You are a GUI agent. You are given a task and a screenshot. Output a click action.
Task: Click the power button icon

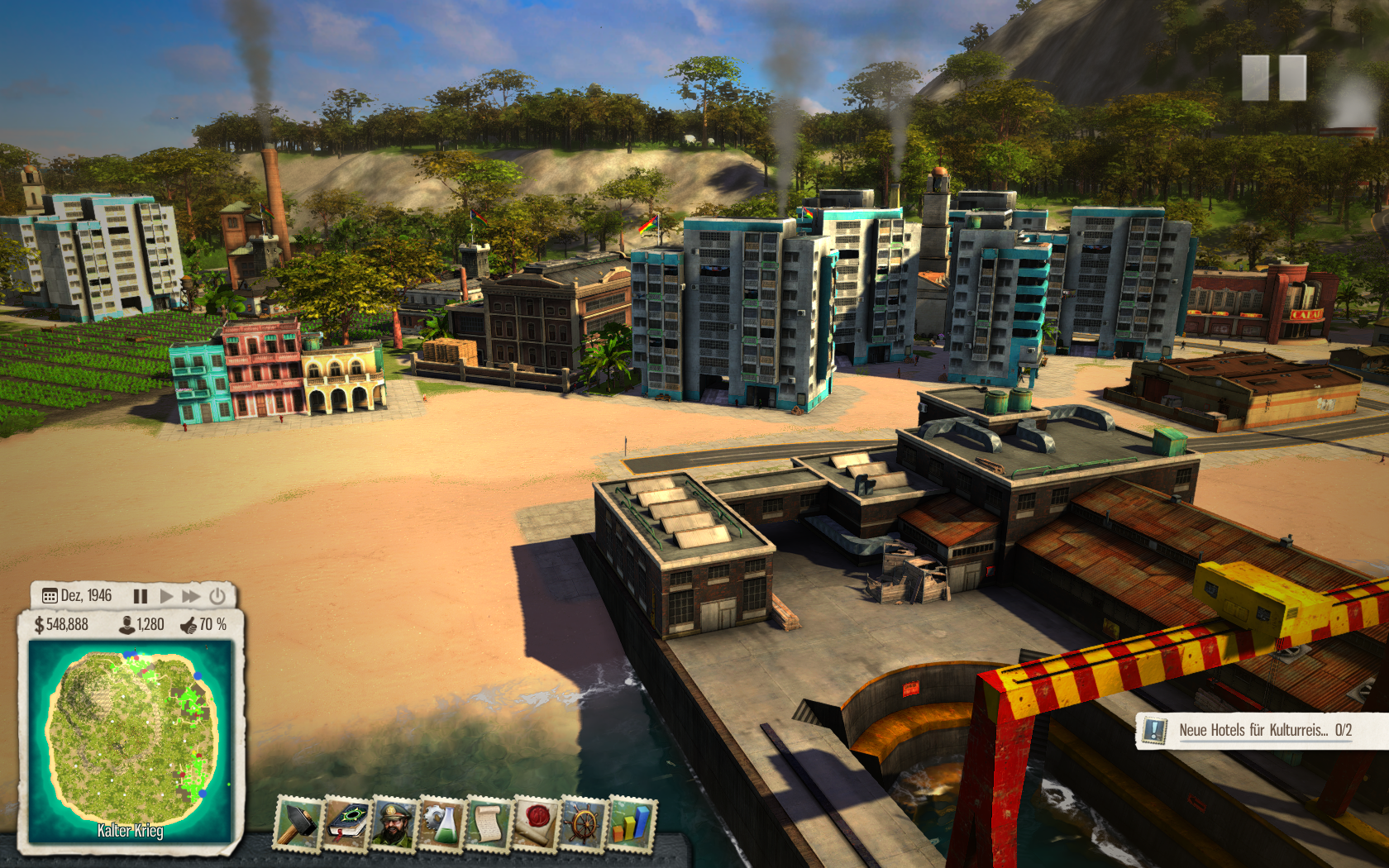tap(217, 596)
